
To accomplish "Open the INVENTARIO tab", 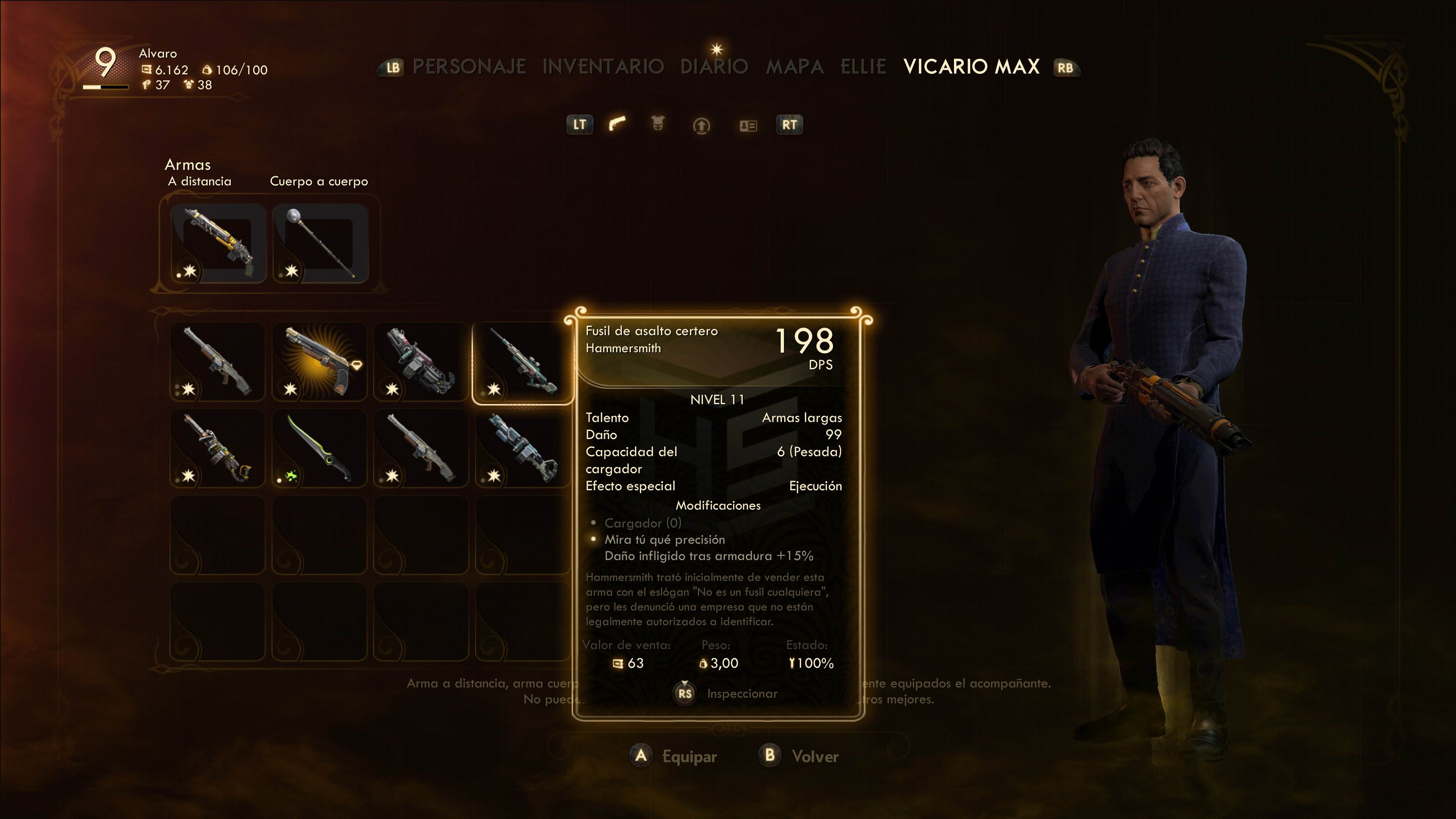I will [x=602, y=67].
